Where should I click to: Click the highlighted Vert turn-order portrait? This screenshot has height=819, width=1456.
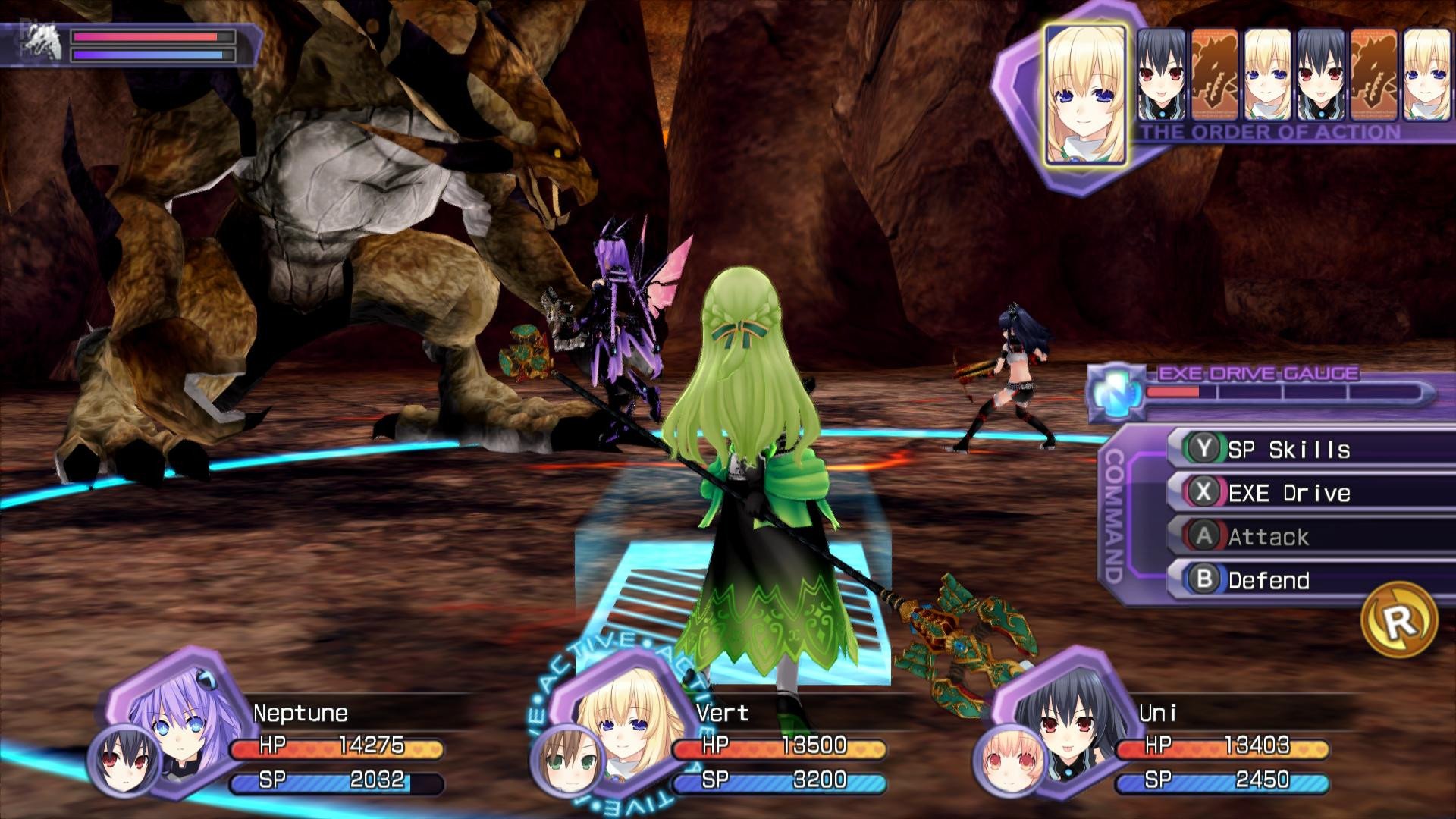tap(1084, 95)
